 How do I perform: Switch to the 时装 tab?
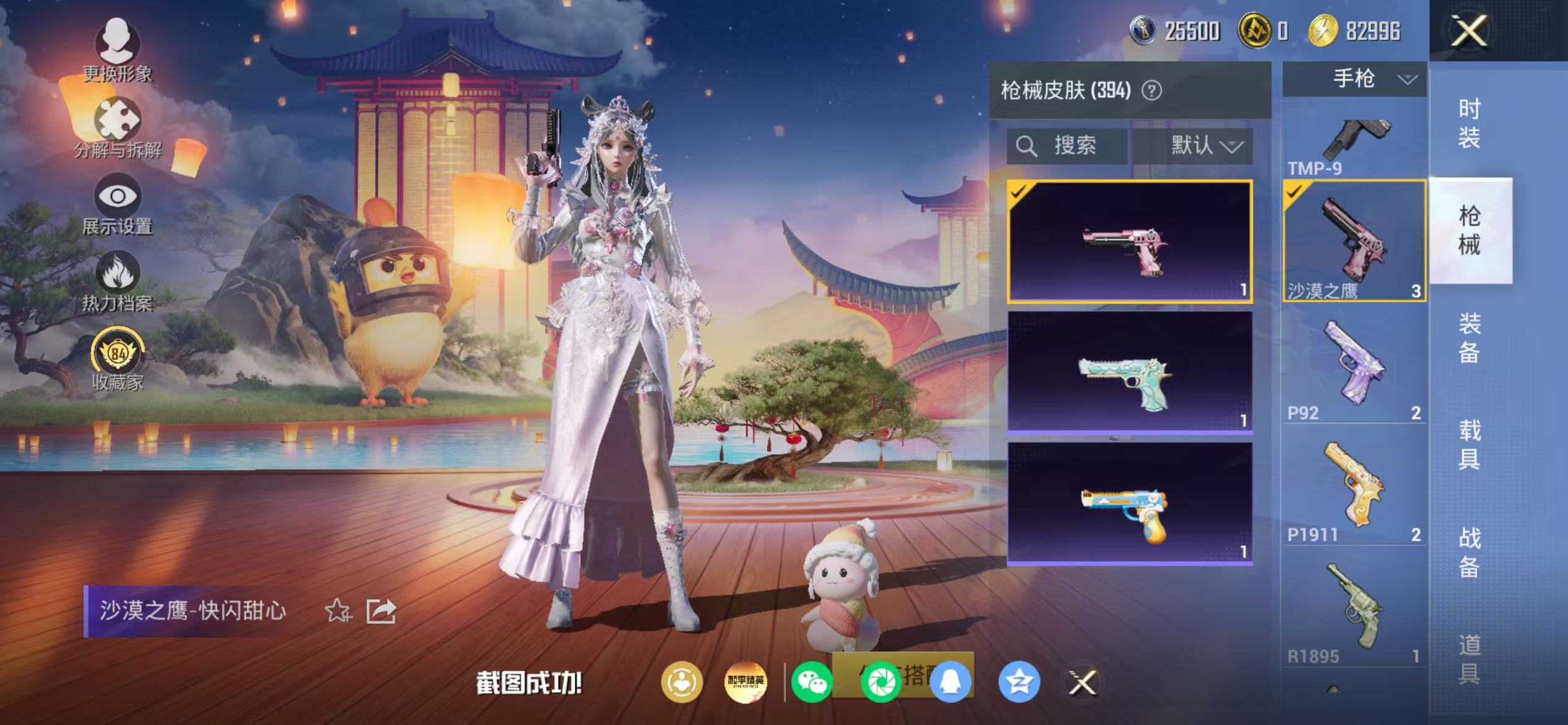[1471, 124]
